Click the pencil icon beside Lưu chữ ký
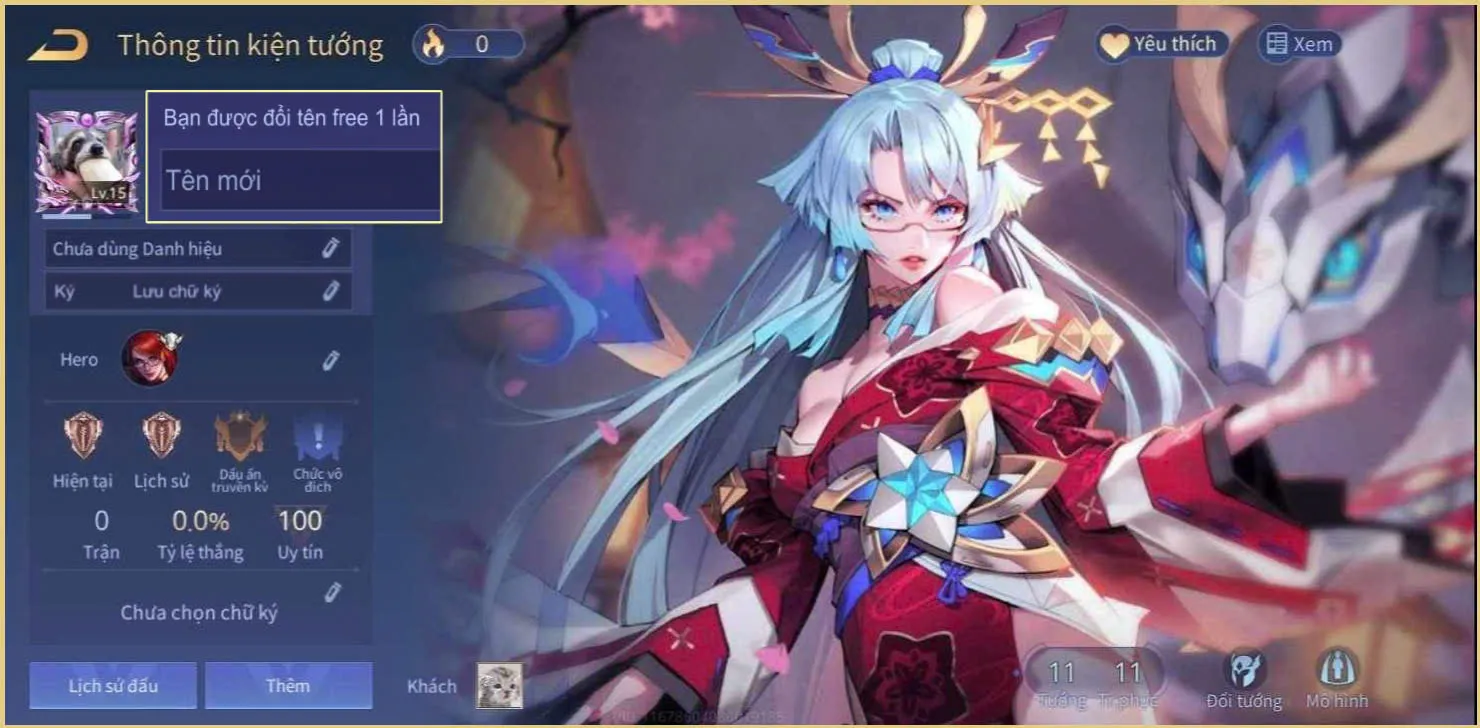This screenshot has width=1480, height=728. (331, 291)
